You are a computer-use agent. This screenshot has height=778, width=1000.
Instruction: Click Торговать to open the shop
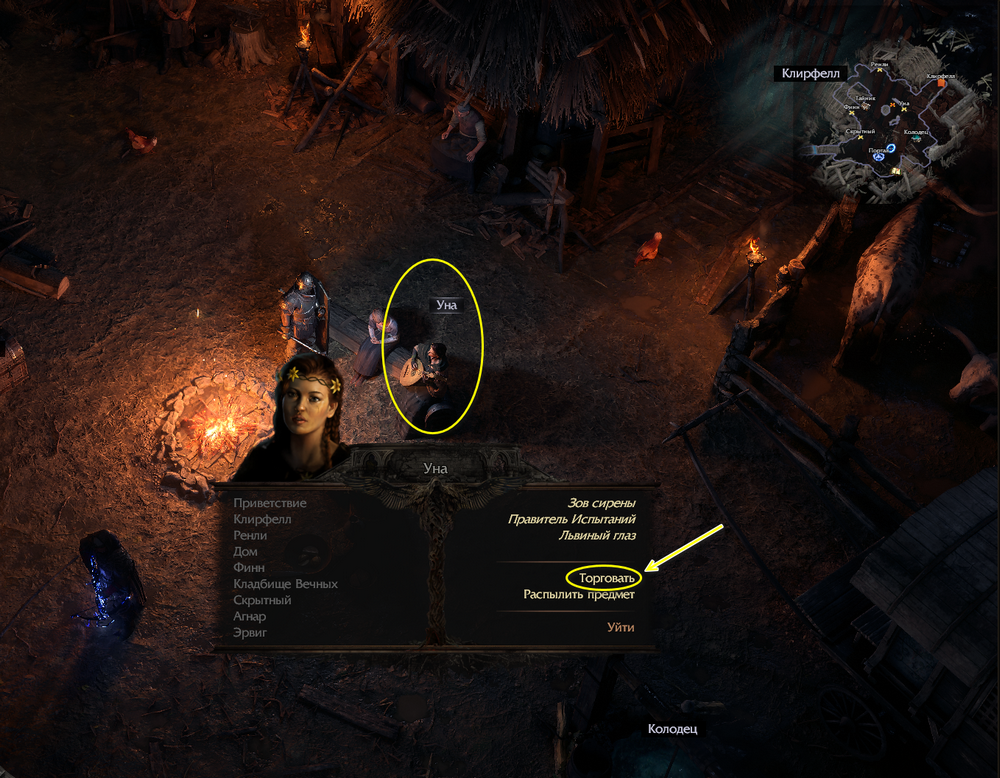click(x=606, y=578)
